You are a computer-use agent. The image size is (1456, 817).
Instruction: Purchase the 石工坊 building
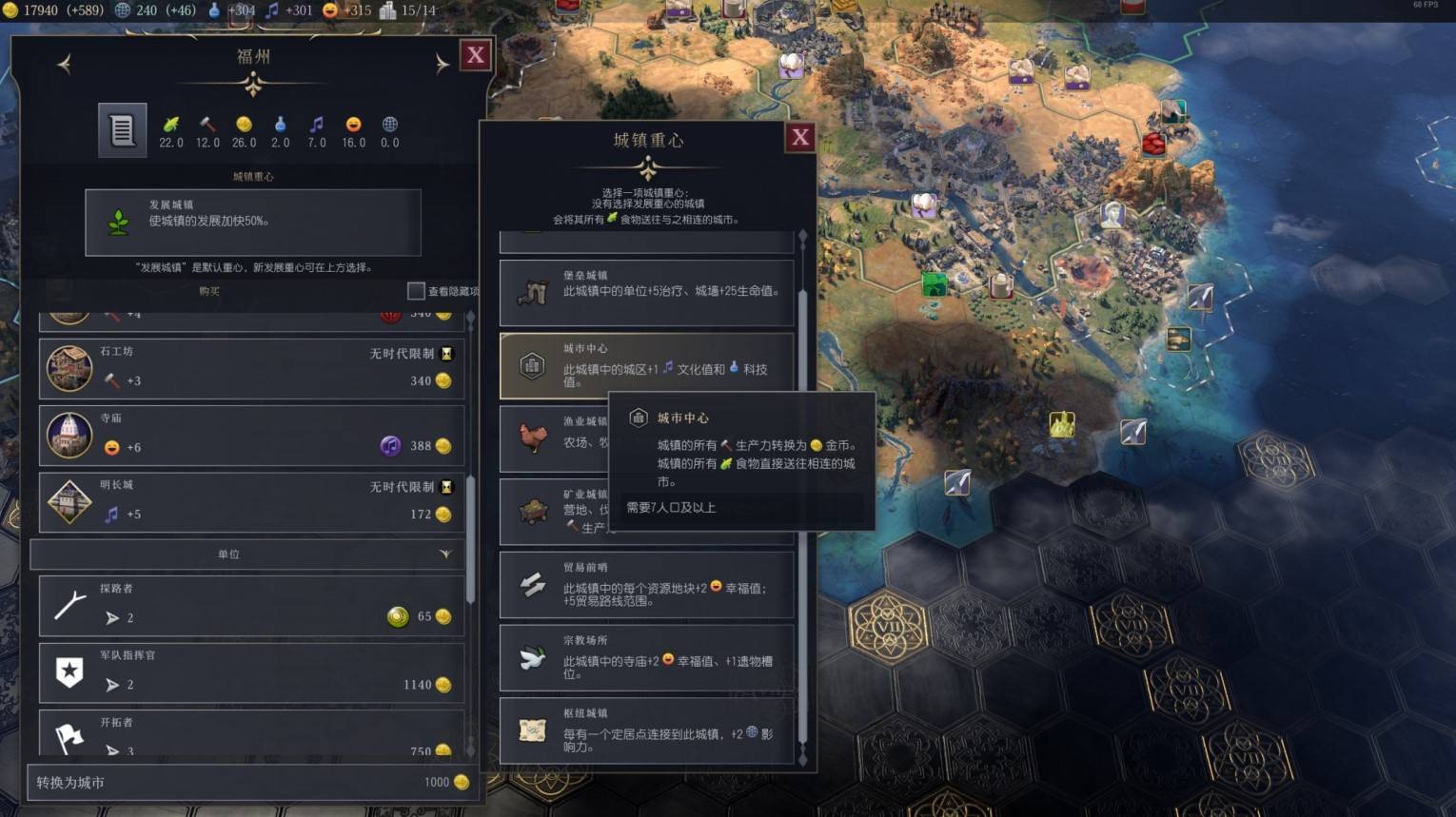click(x=251, y=367)
